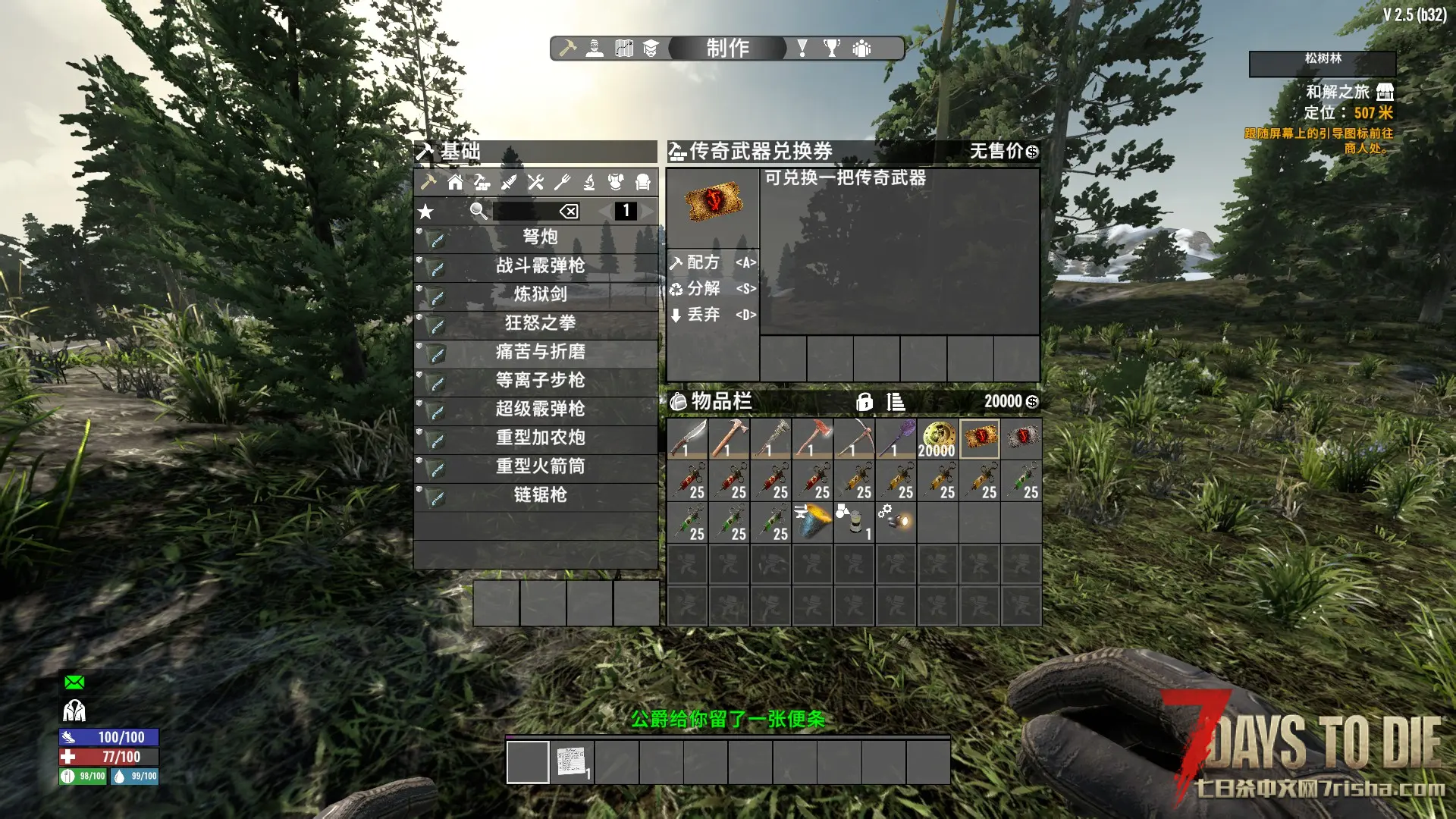Choose the 战斗霰弹枪 recipe row

539,266
